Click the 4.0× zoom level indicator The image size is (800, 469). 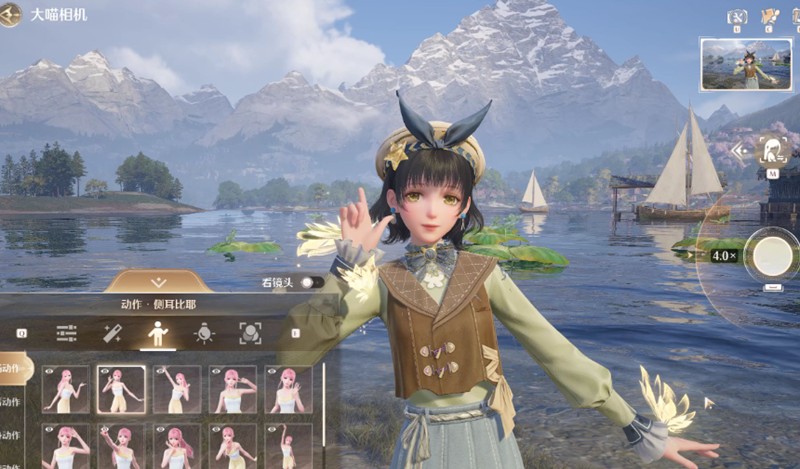723,256
